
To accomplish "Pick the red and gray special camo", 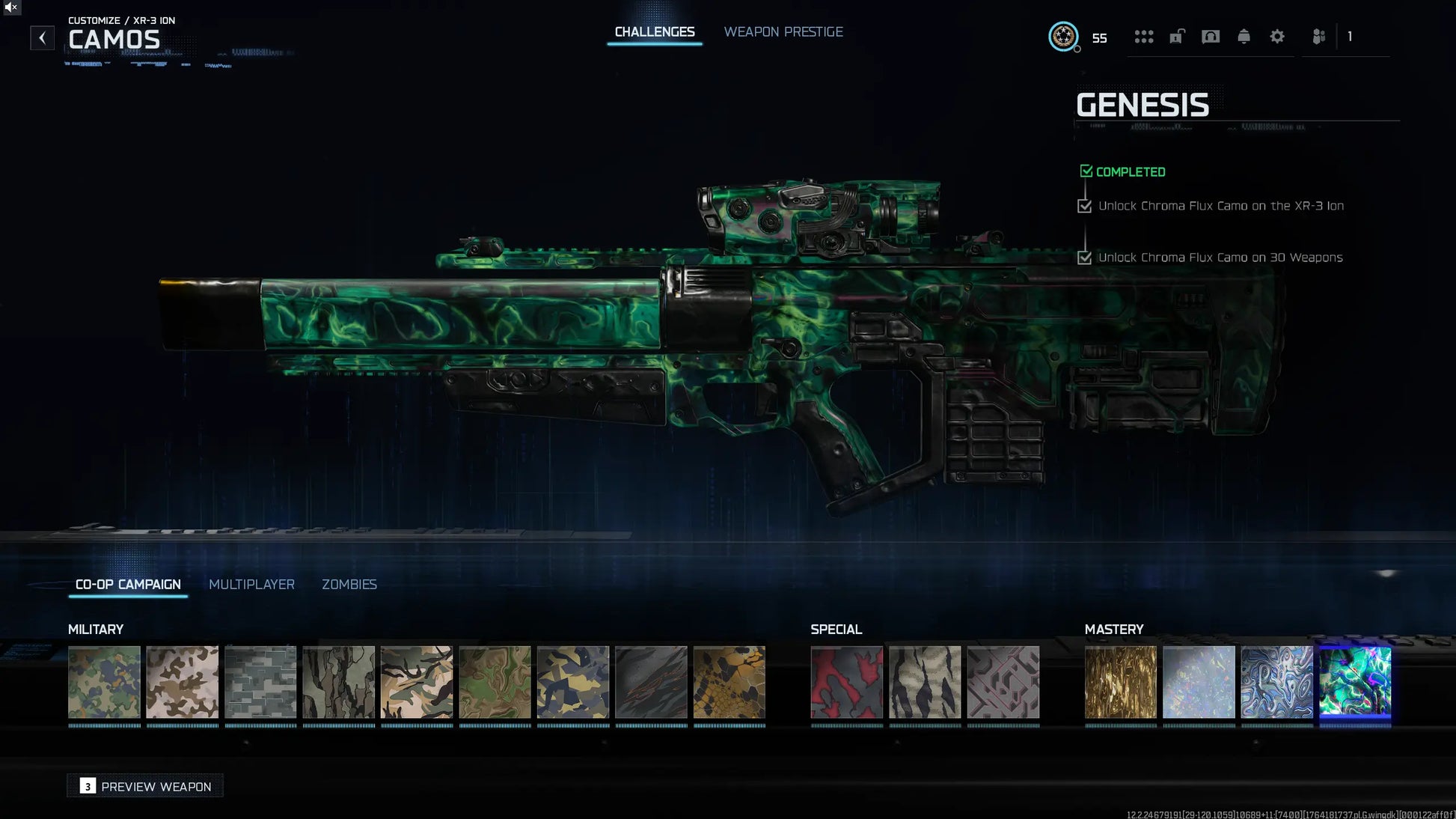I will (x=846, y=682).
